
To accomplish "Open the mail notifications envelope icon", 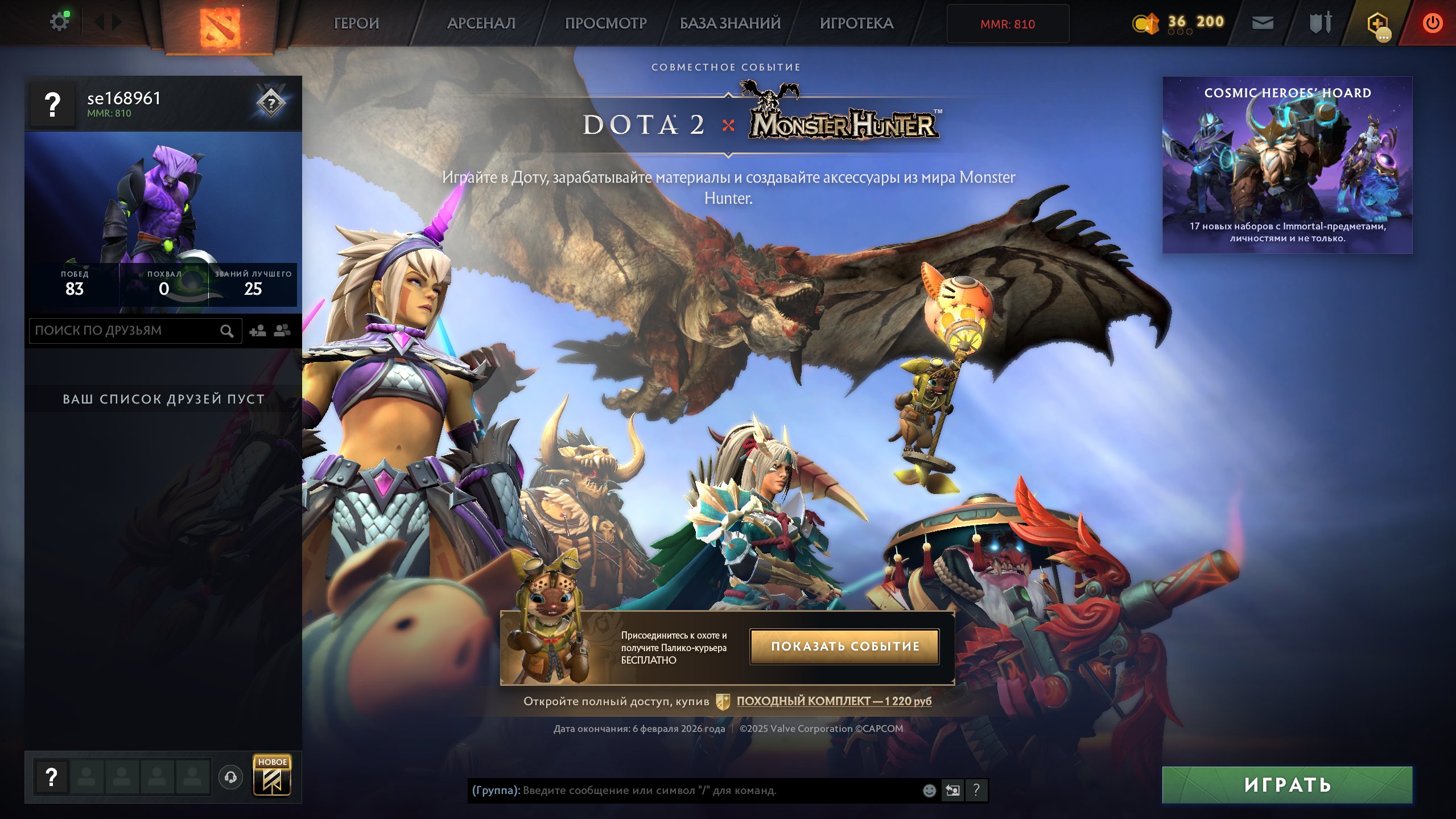I will point(1263,23).
